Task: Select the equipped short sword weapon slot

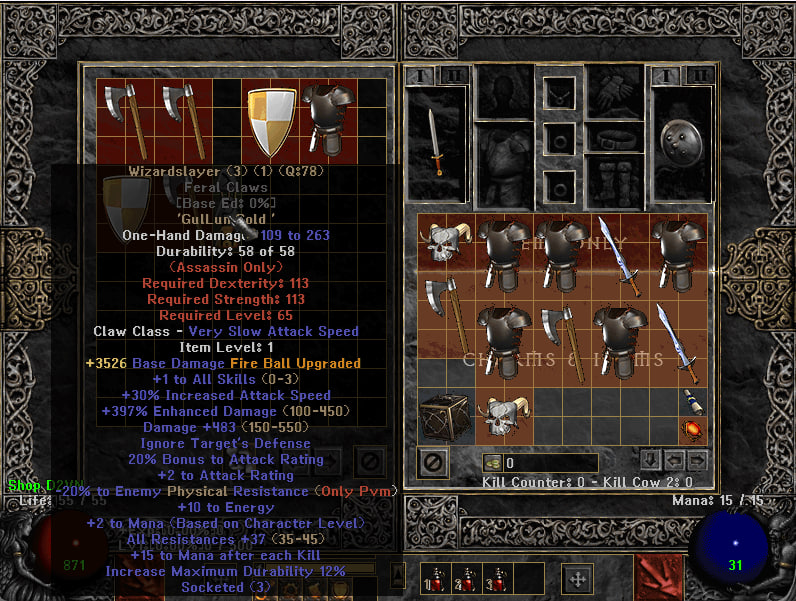Action: point(437,143)
